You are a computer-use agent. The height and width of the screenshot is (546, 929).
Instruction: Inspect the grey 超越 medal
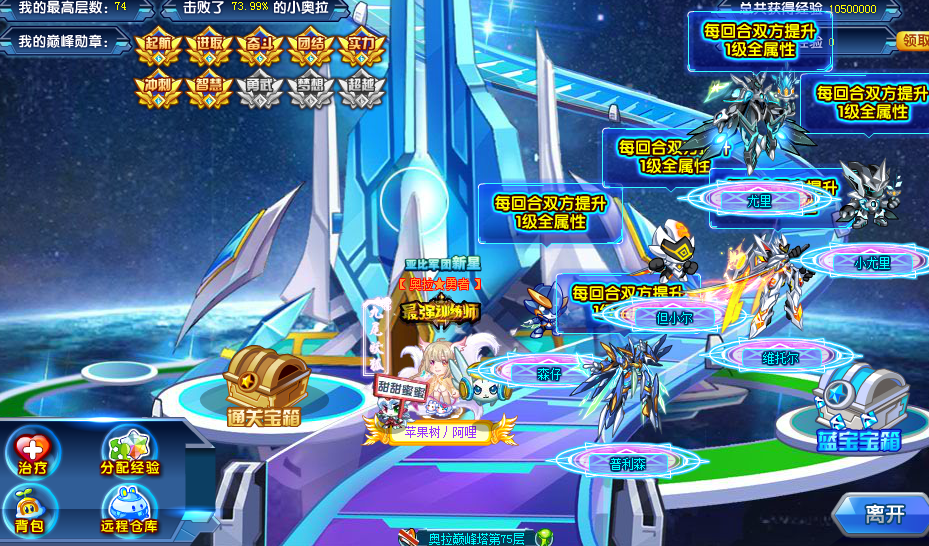pos(361,91)
